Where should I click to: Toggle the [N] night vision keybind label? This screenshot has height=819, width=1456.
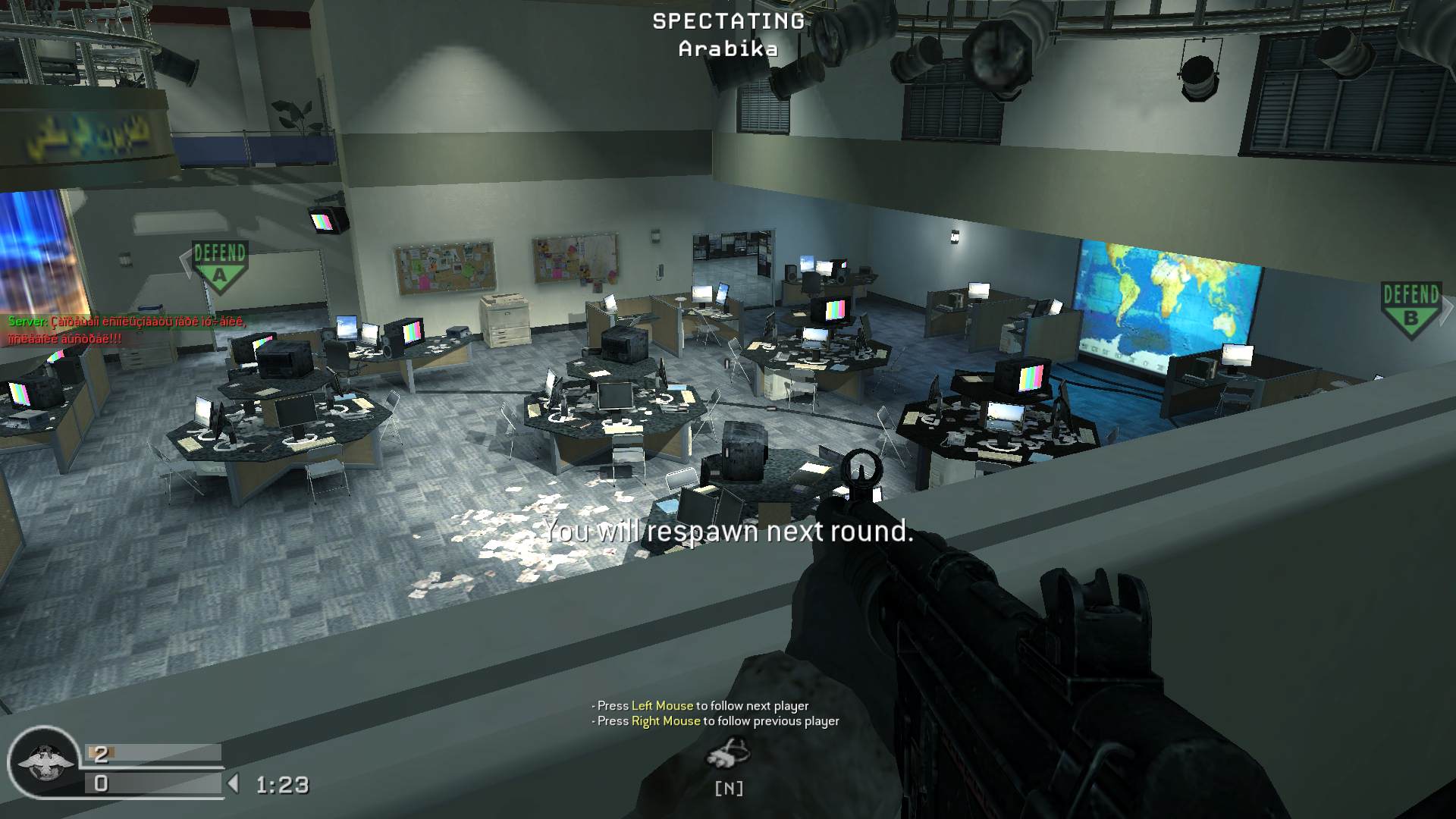[729, 789]
